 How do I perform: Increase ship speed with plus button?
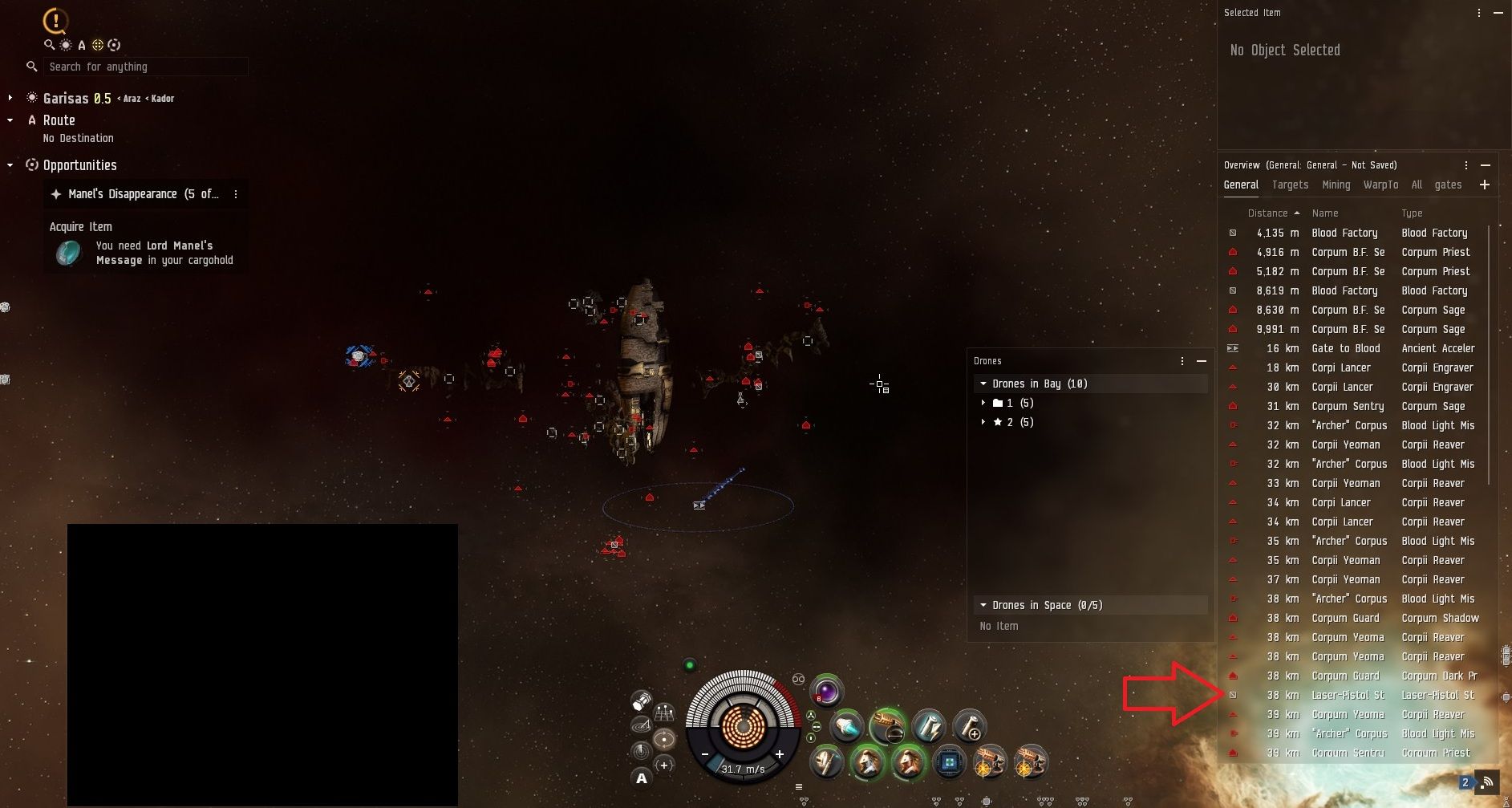779,754
